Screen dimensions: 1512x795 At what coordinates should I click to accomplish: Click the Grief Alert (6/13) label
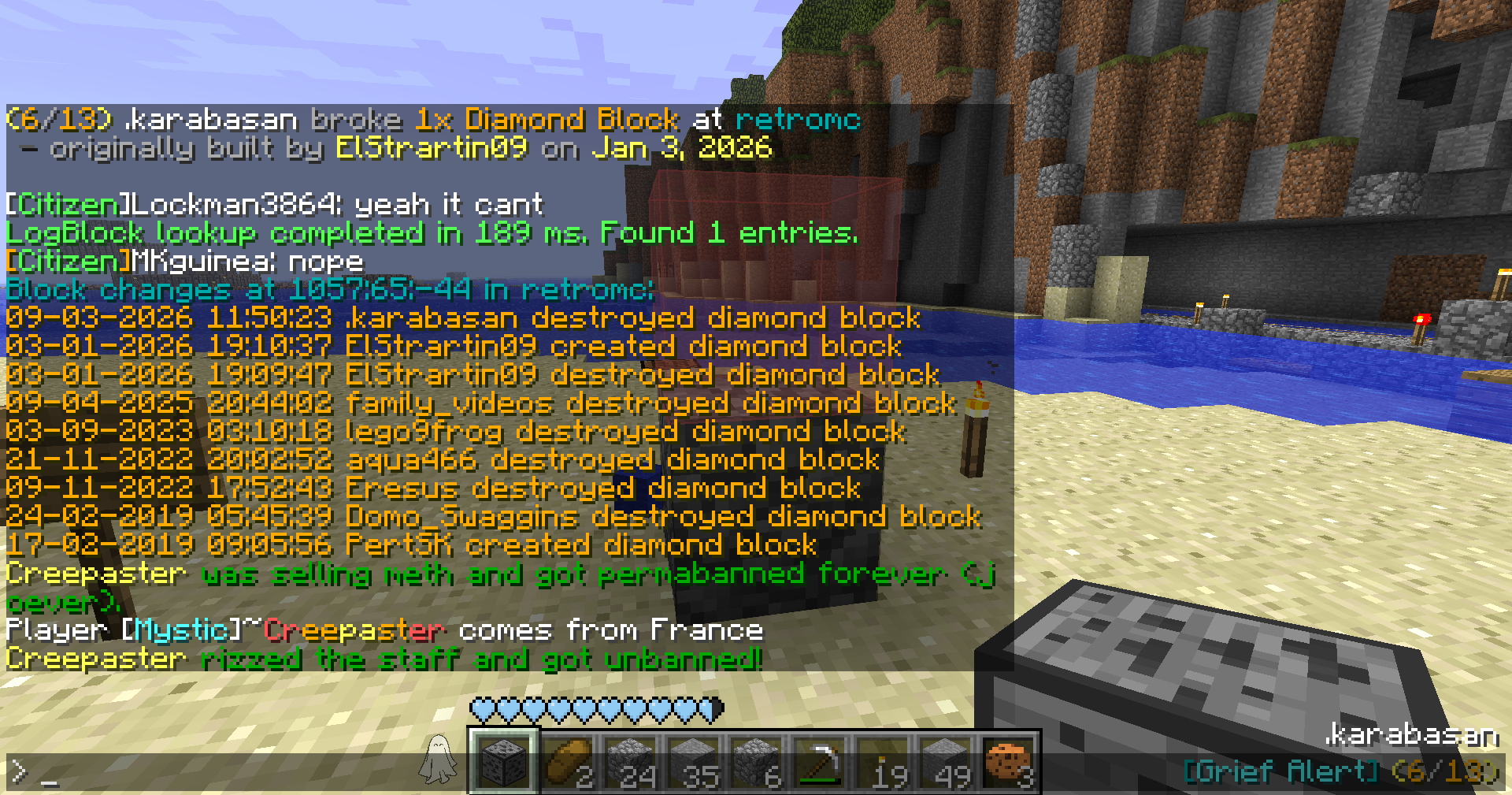[x=1340, y=771]
